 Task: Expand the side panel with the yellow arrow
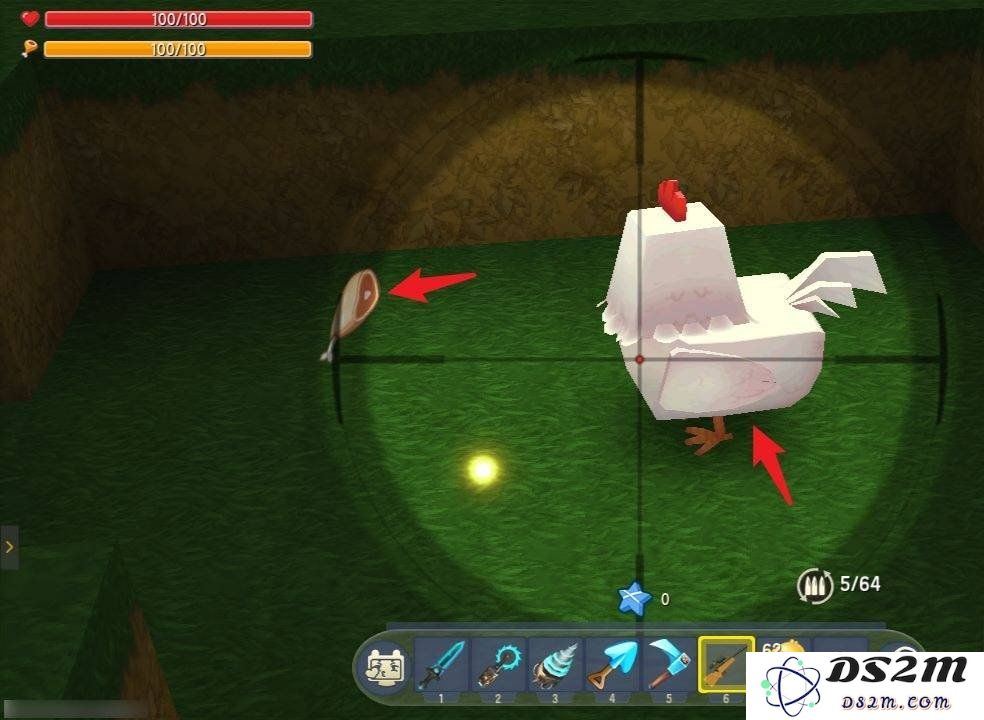click(x=9, y=547)
